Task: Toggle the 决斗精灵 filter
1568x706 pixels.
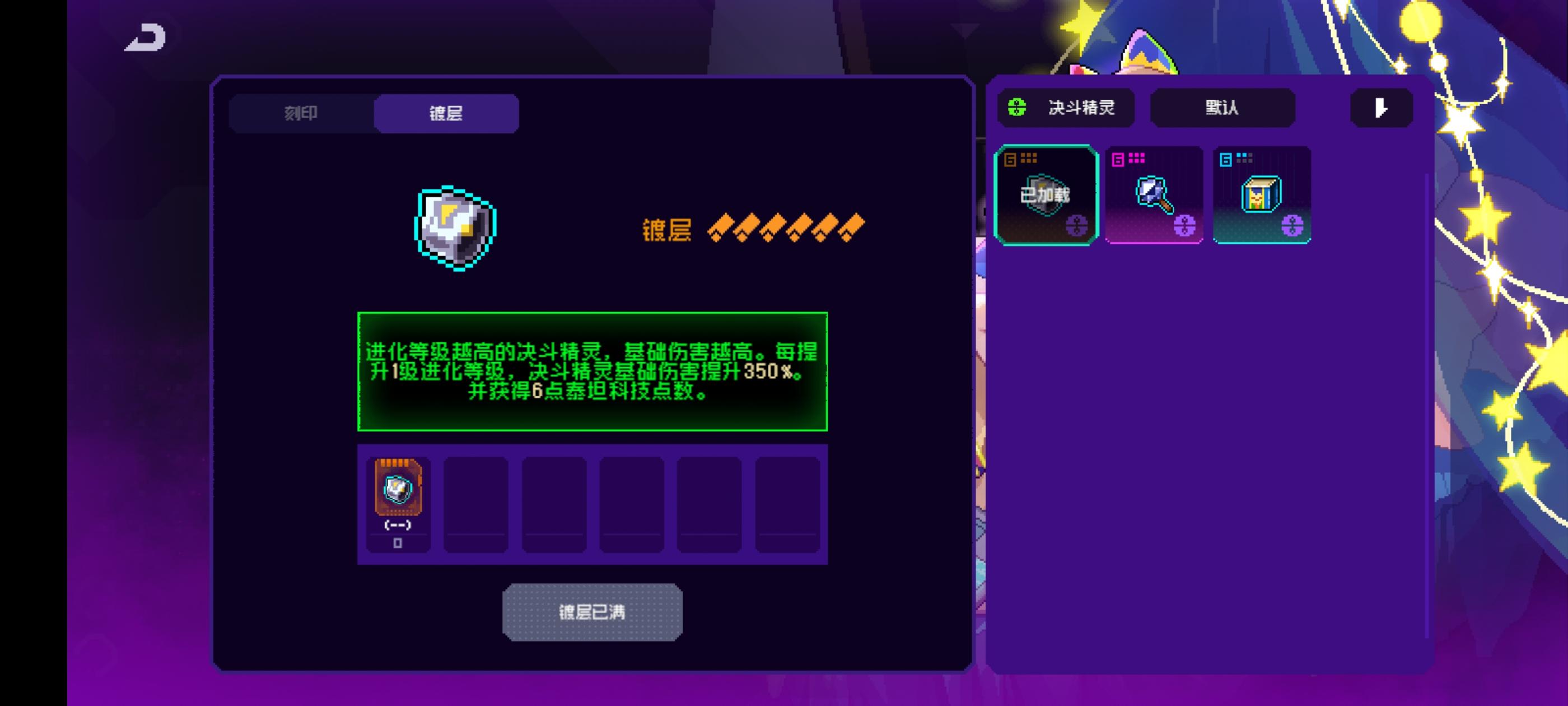Action: click(1066, 108)
